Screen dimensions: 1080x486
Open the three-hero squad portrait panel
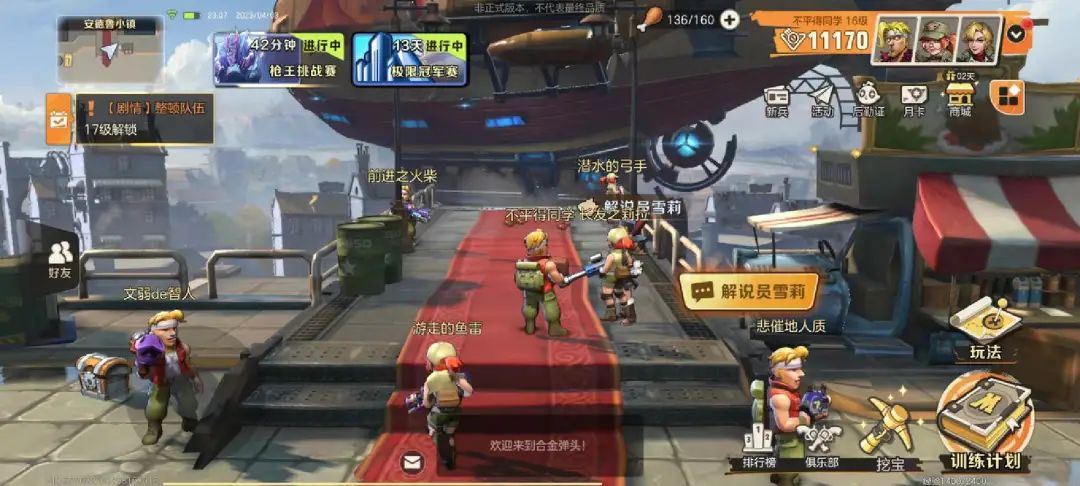pyautogui.click(x=937, y=40)
